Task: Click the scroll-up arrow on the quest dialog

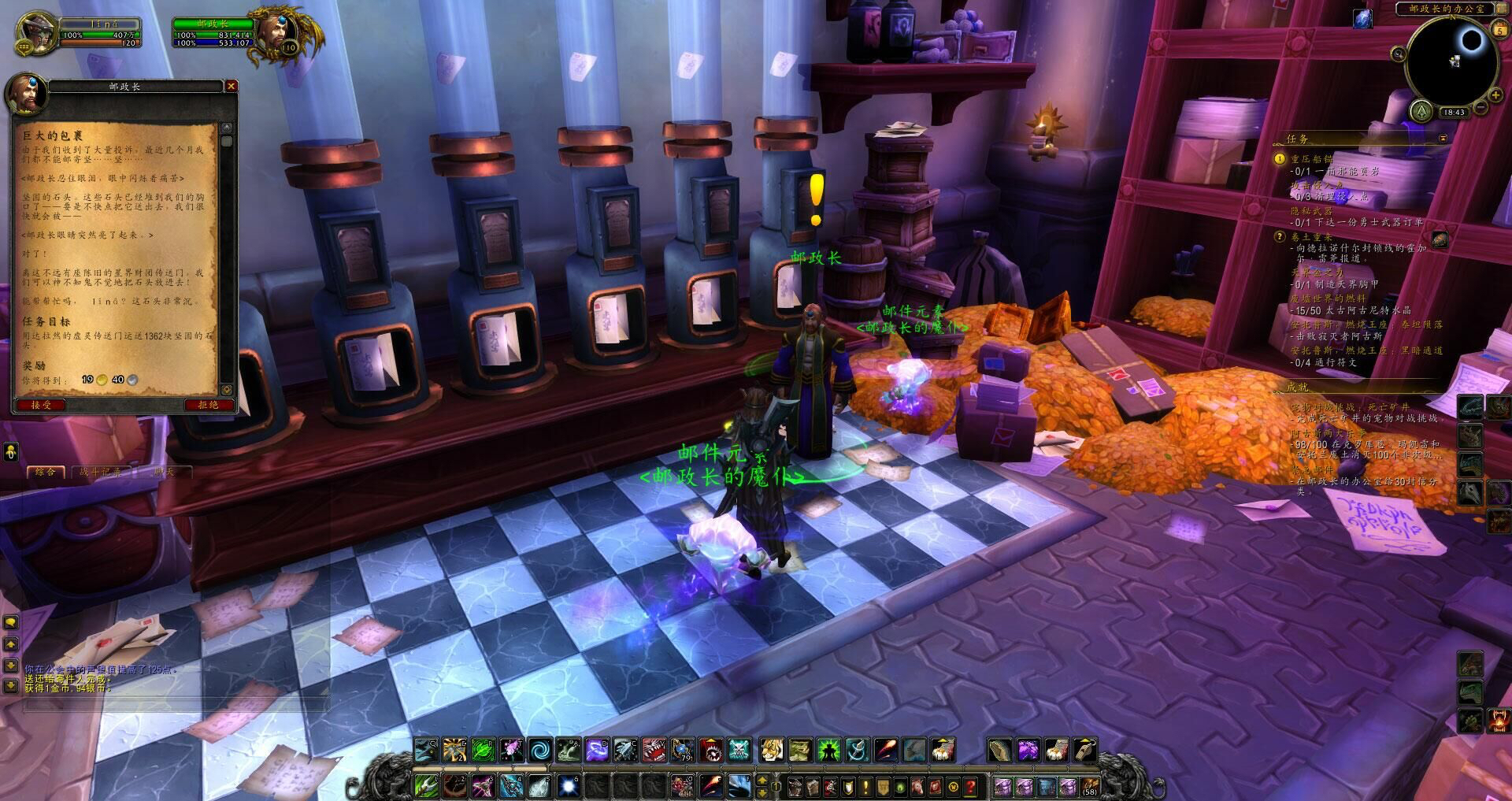Action: (228, 127)
